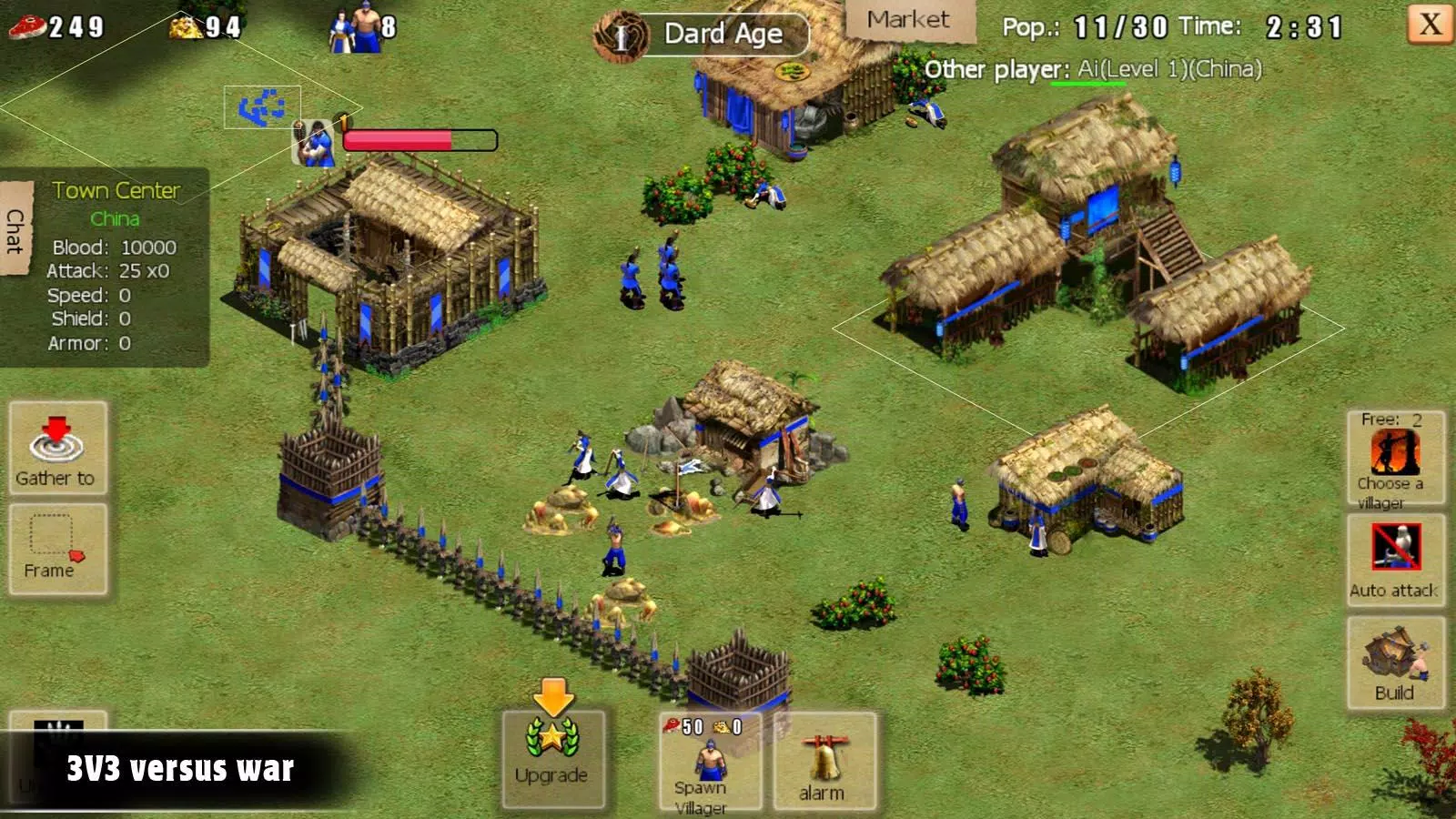
Task: Click the Dard Age emblem
Action: pos(622,34)
